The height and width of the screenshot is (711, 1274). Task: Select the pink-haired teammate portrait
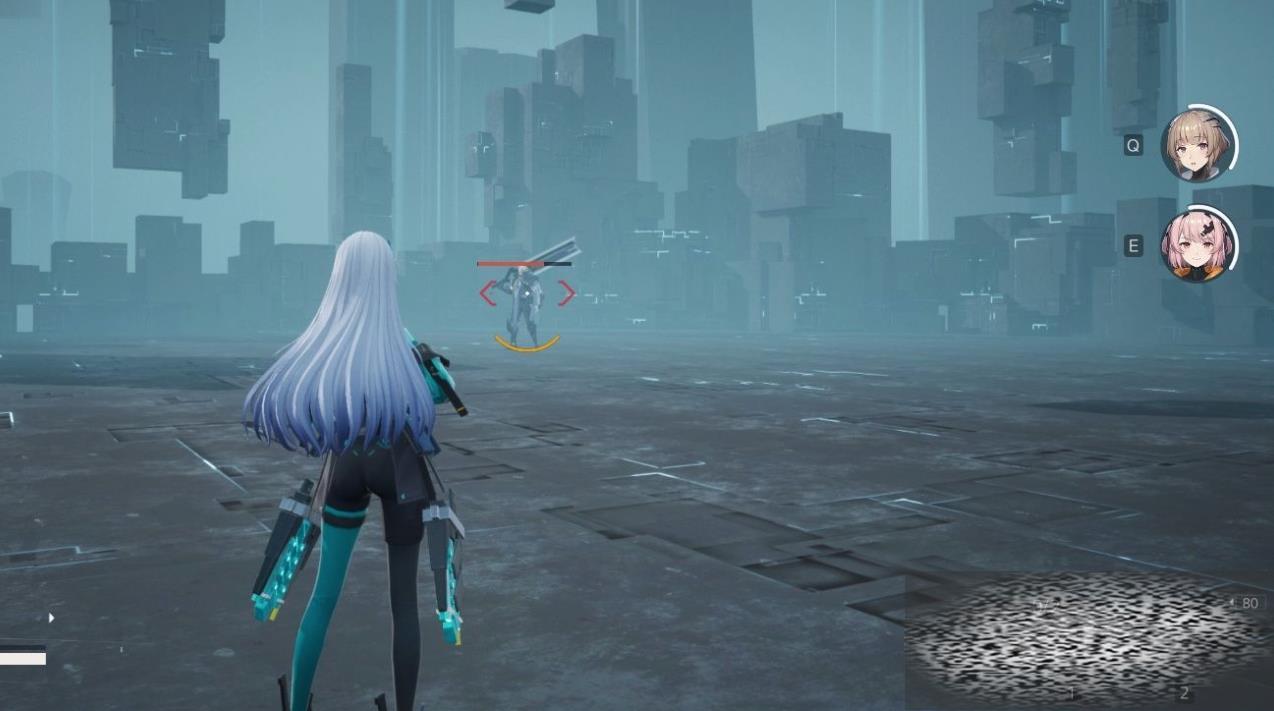click(x=1196, y=246)
